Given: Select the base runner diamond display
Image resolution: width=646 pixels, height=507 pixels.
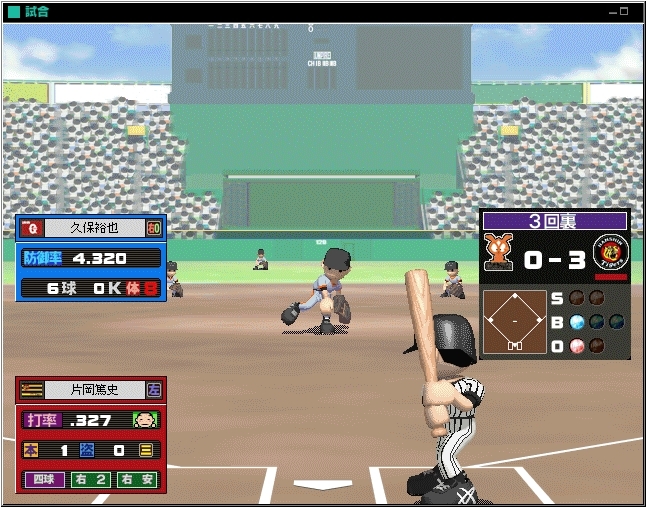Looking at the screenshot, I should (514, 321).
